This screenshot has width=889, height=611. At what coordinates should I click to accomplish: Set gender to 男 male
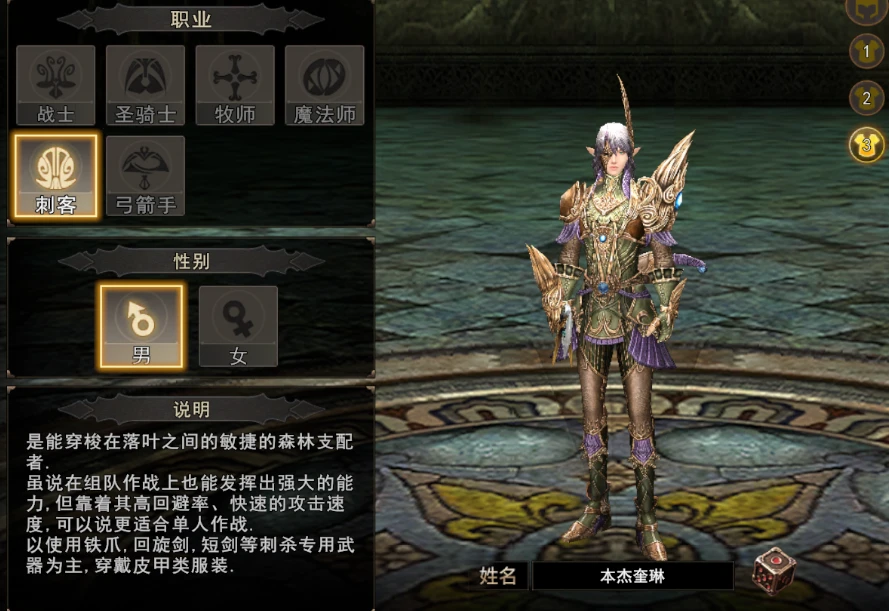141,326
